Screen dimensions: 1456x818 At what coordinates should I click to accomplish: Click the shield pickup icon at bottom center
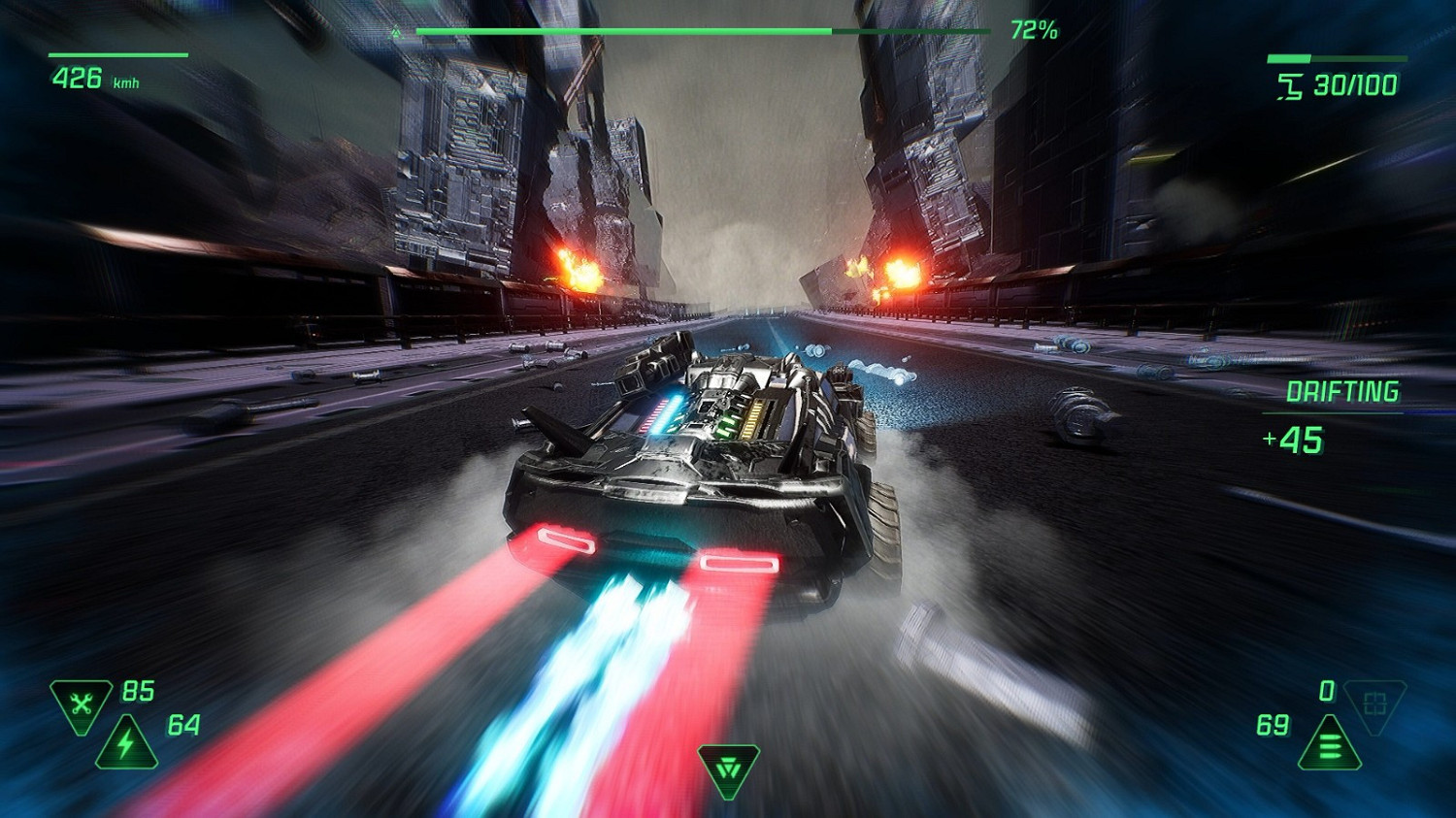[728, 769]
